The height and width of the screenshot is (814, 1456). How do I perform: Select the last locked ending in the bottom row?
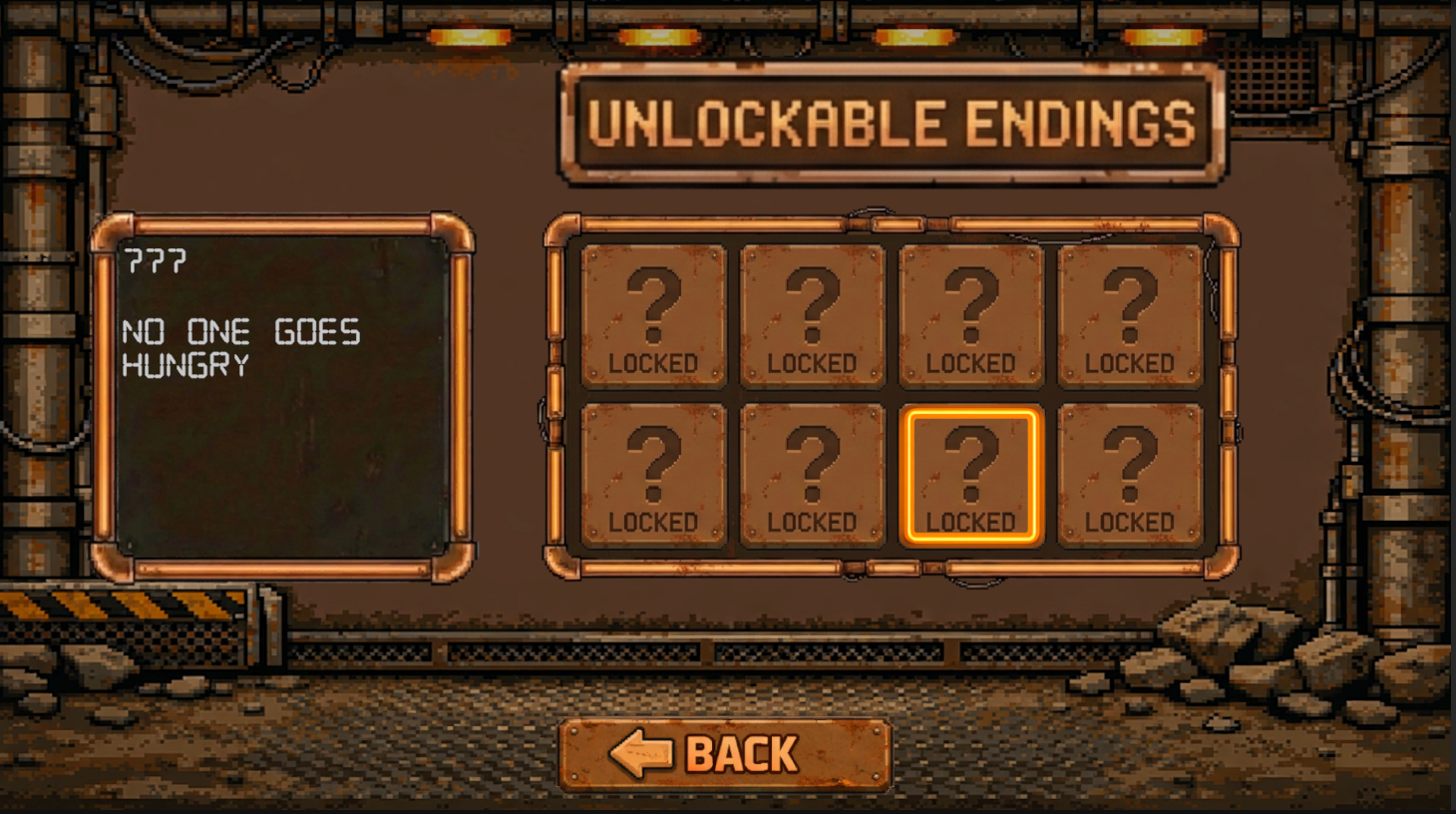[1130, 473]
